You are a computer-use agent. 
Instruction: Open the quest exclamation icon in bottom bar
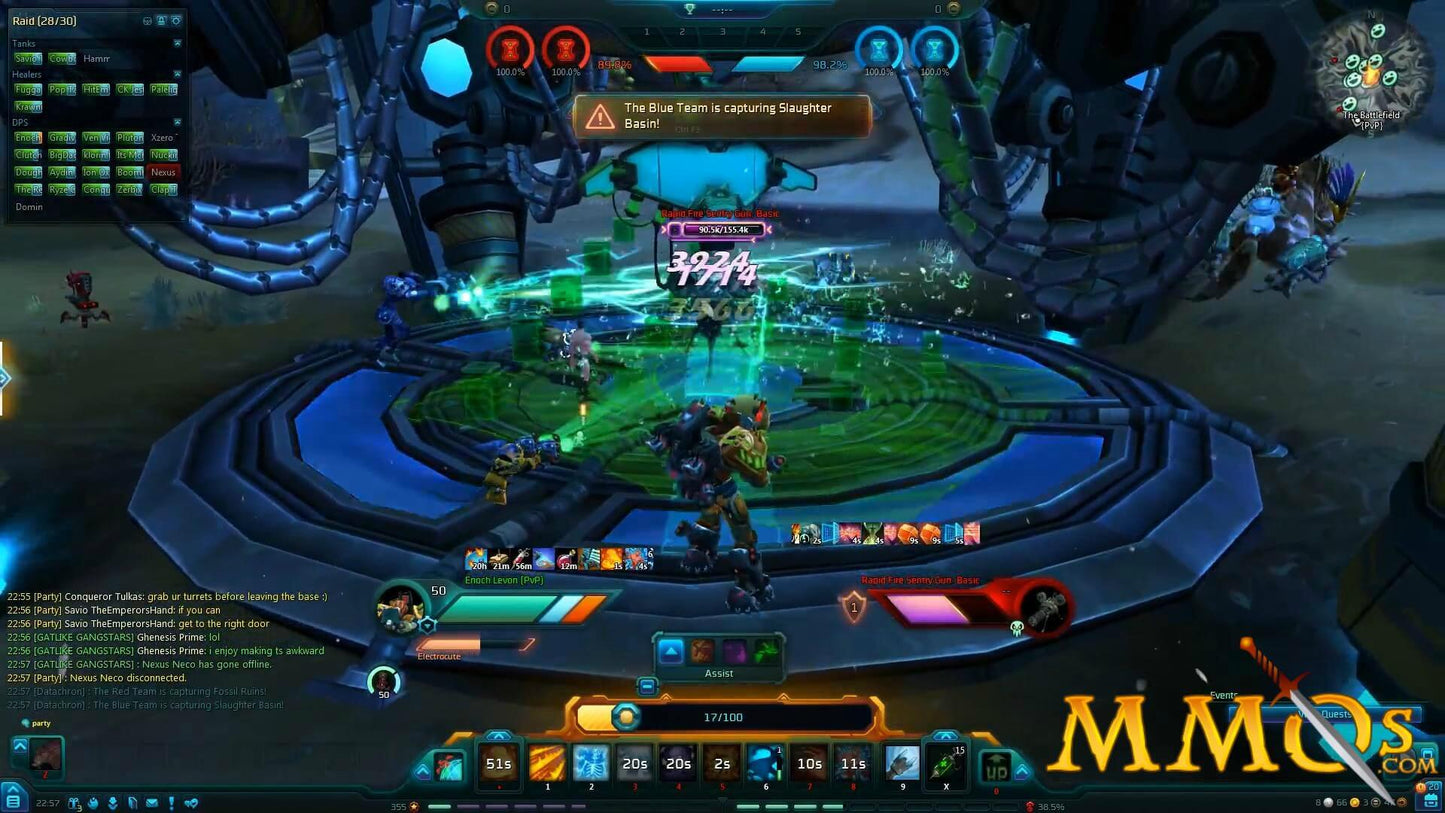[x=171, y=803]
